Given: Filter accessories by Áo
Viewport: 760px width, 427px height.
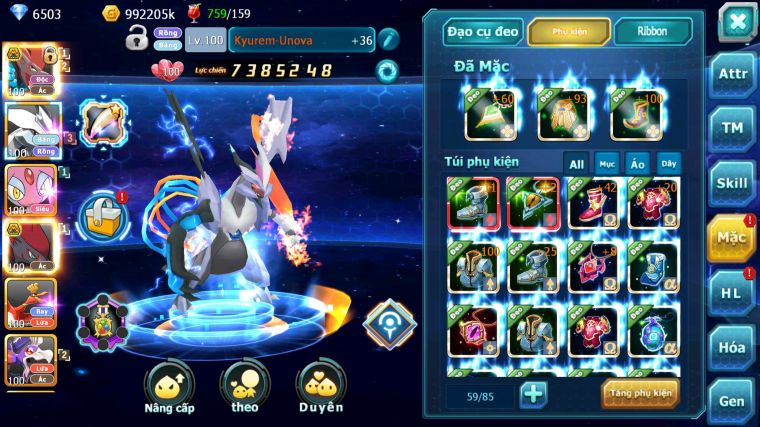Looking at the screenshot, I should point(637,164).
